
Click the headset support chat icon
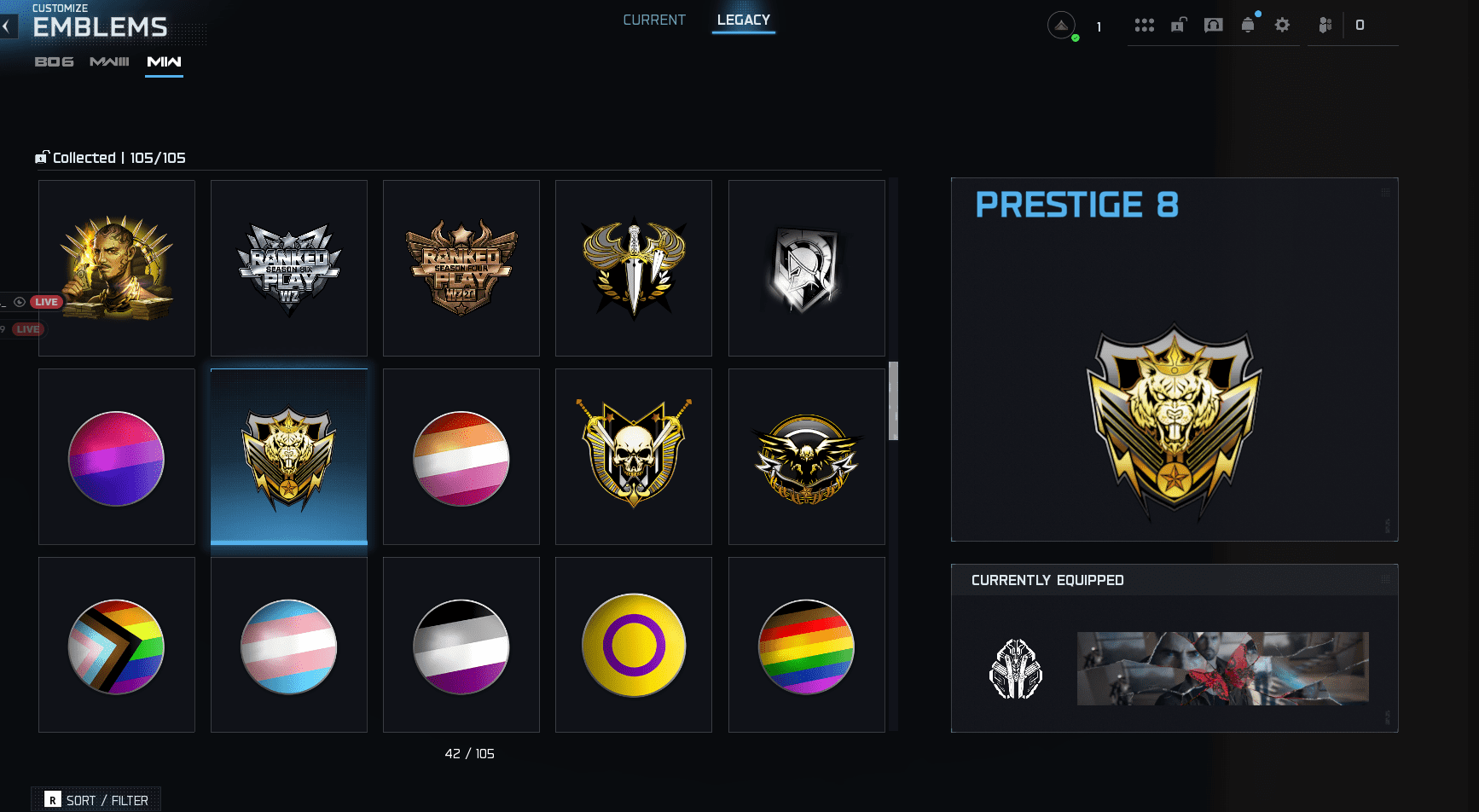tap(1214, 25)
